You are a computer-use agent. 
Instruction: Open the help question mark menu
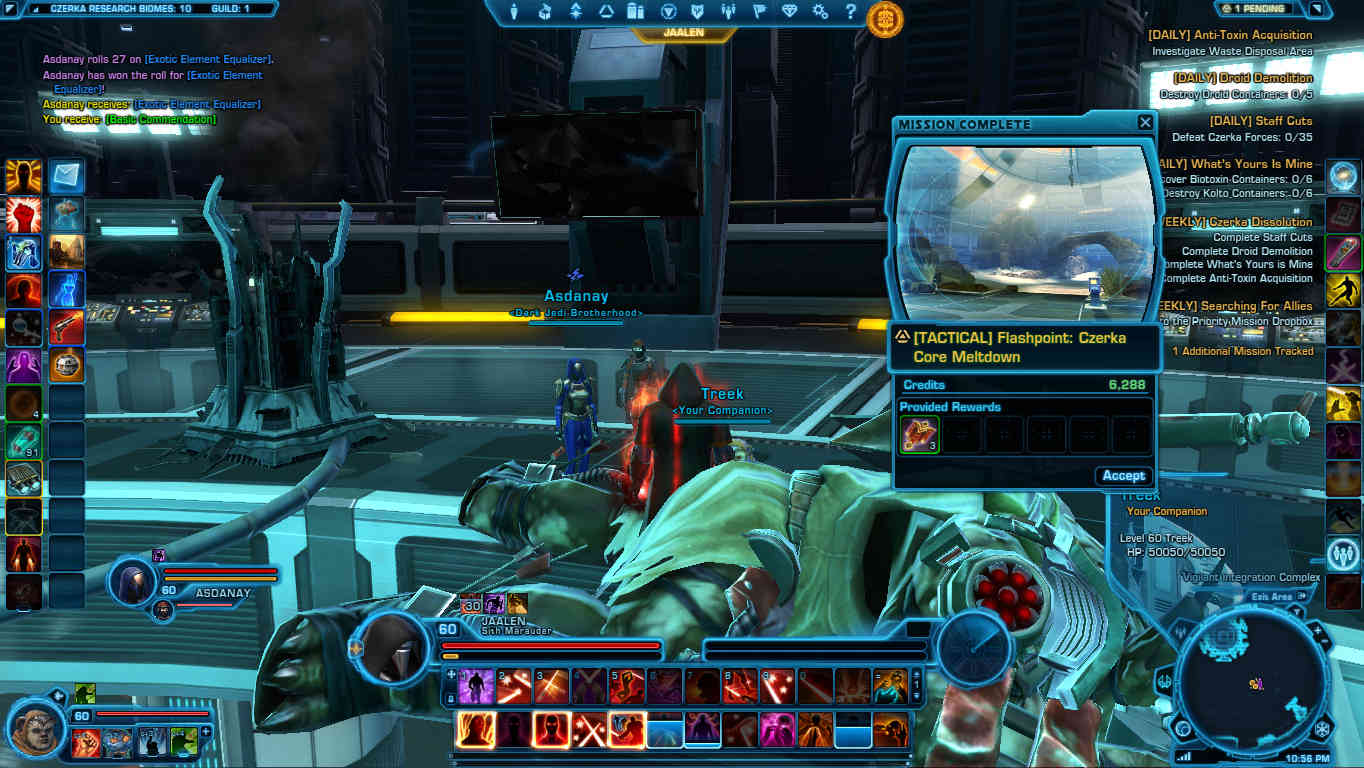(x=850, y=12)
